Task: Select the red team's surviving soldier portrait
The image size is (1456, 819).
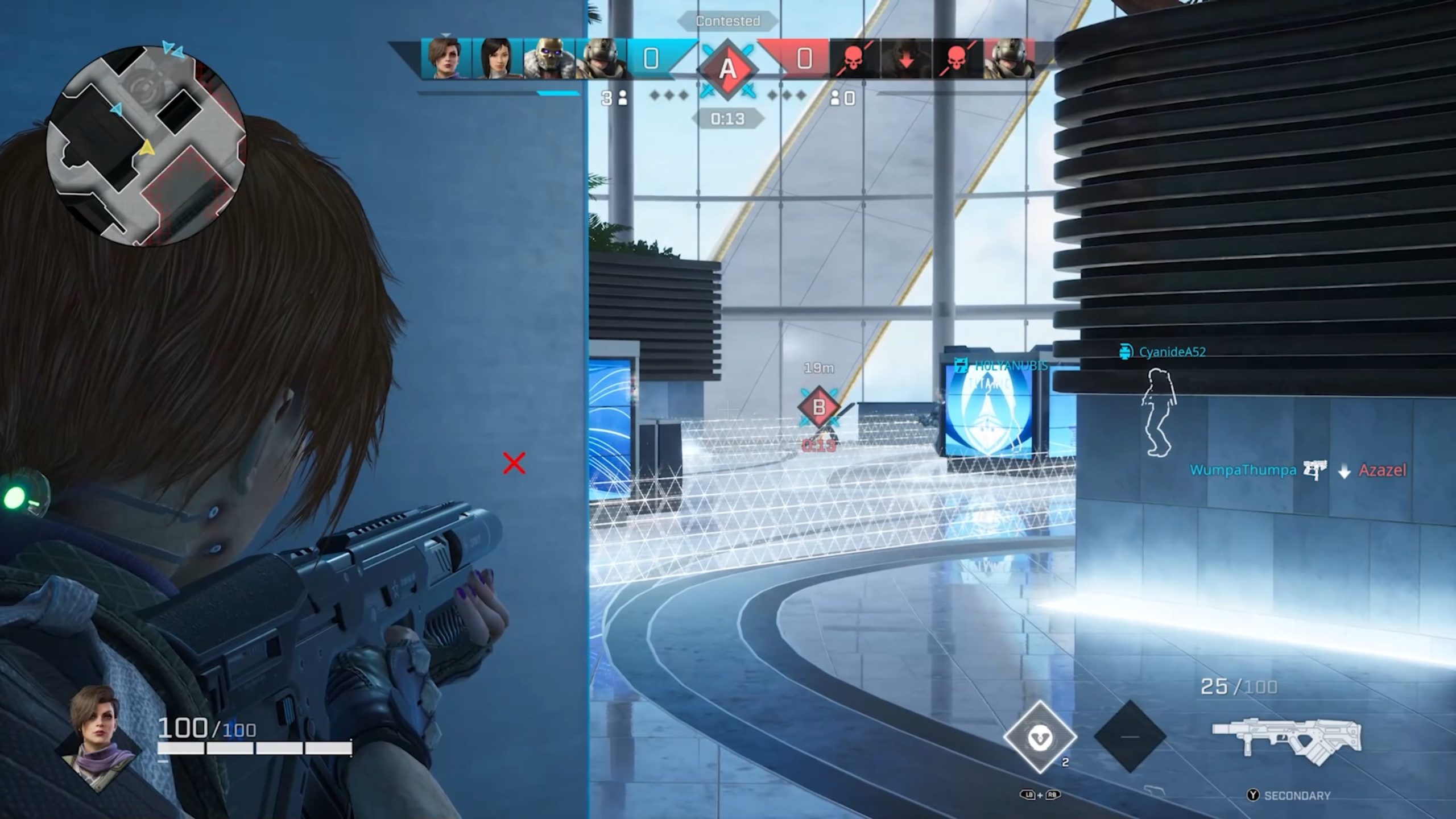Action: [1008, 58]
